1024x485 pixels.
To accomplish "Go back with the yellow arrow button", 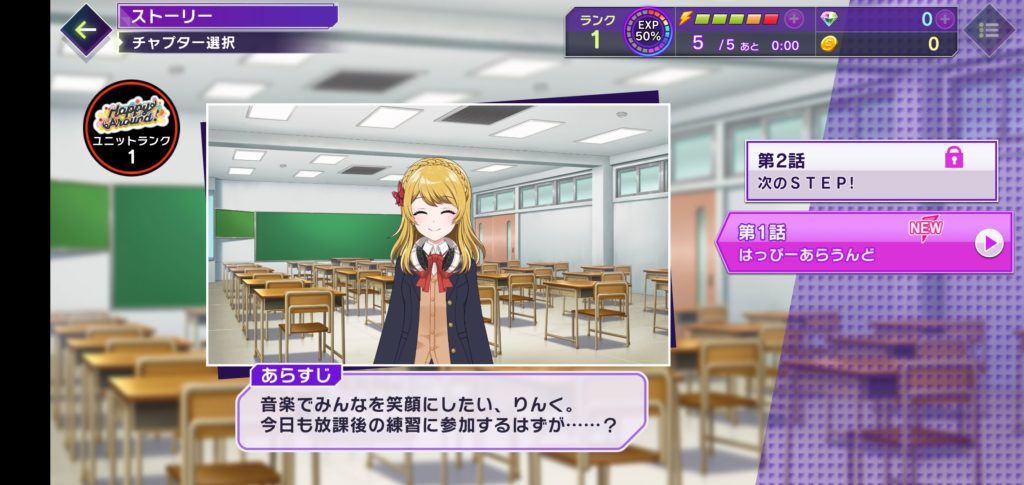I will [x=86, y=29].
